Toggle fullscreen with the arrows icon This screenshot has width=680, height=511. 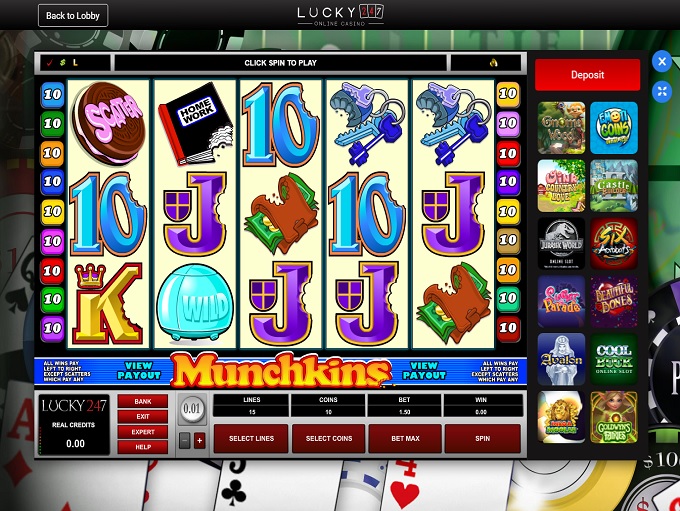(x=661, y=92)
